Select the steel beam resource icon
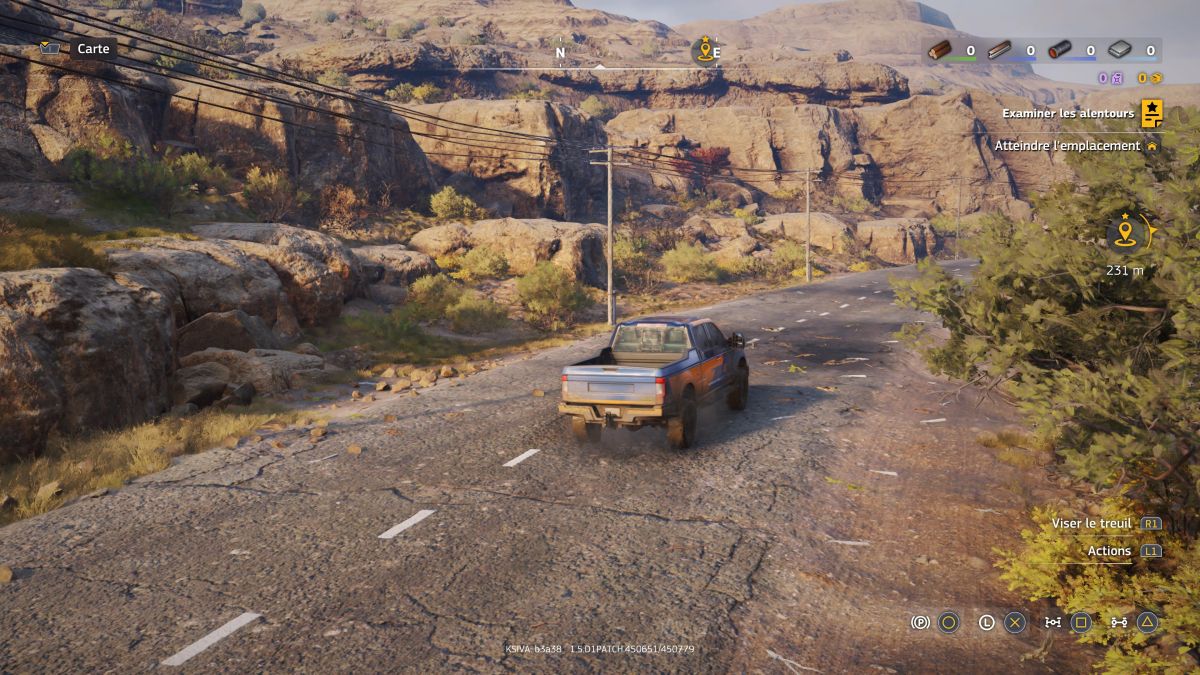The image size is (1200, 675). tap(1000, 50)
